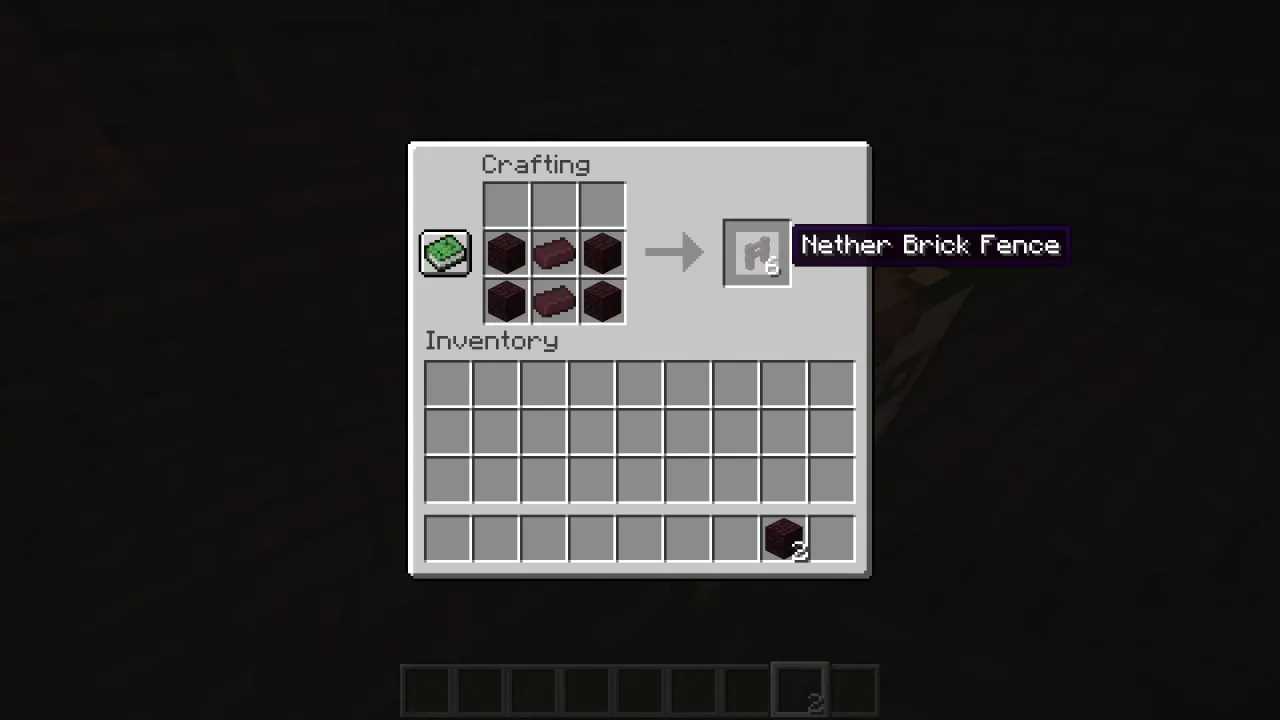Click the Crafting title label
Screen dimensions: 1280x720
pos(536,164)
